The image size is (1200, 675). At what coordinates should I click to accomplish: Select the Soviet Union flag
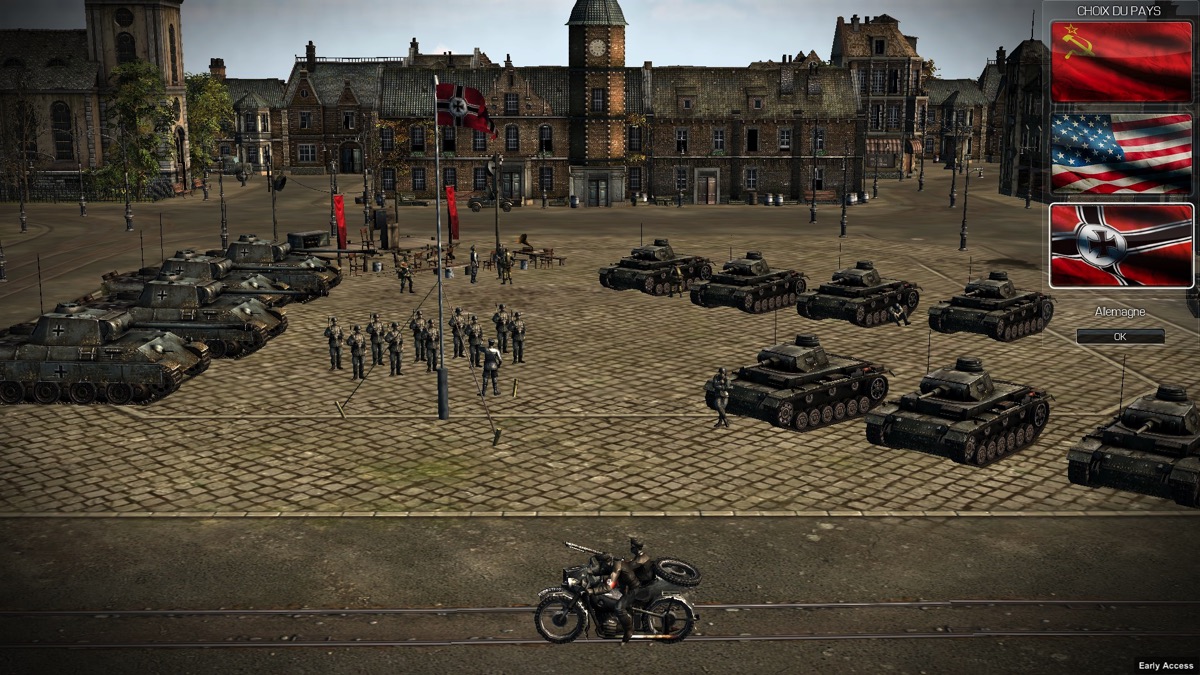[x=1121, y=61]
